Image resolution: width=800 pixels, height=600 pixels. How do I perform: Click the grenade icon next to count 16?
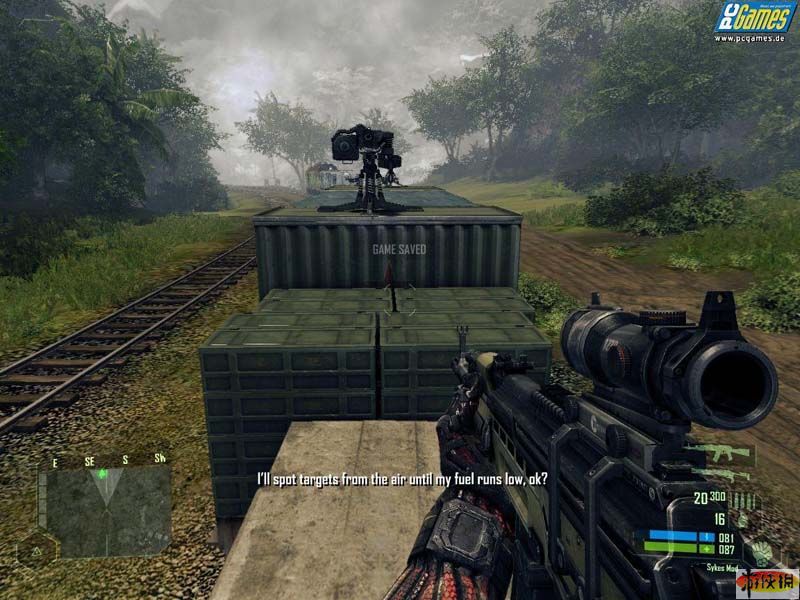[740, 520]
